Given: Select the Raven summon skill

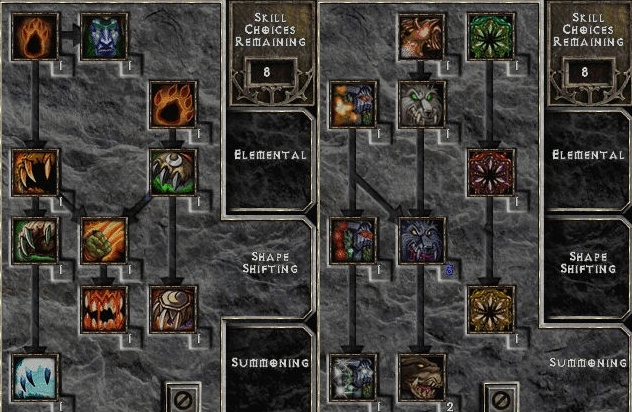Looking at the screenshot, I should tap(421, 38).
